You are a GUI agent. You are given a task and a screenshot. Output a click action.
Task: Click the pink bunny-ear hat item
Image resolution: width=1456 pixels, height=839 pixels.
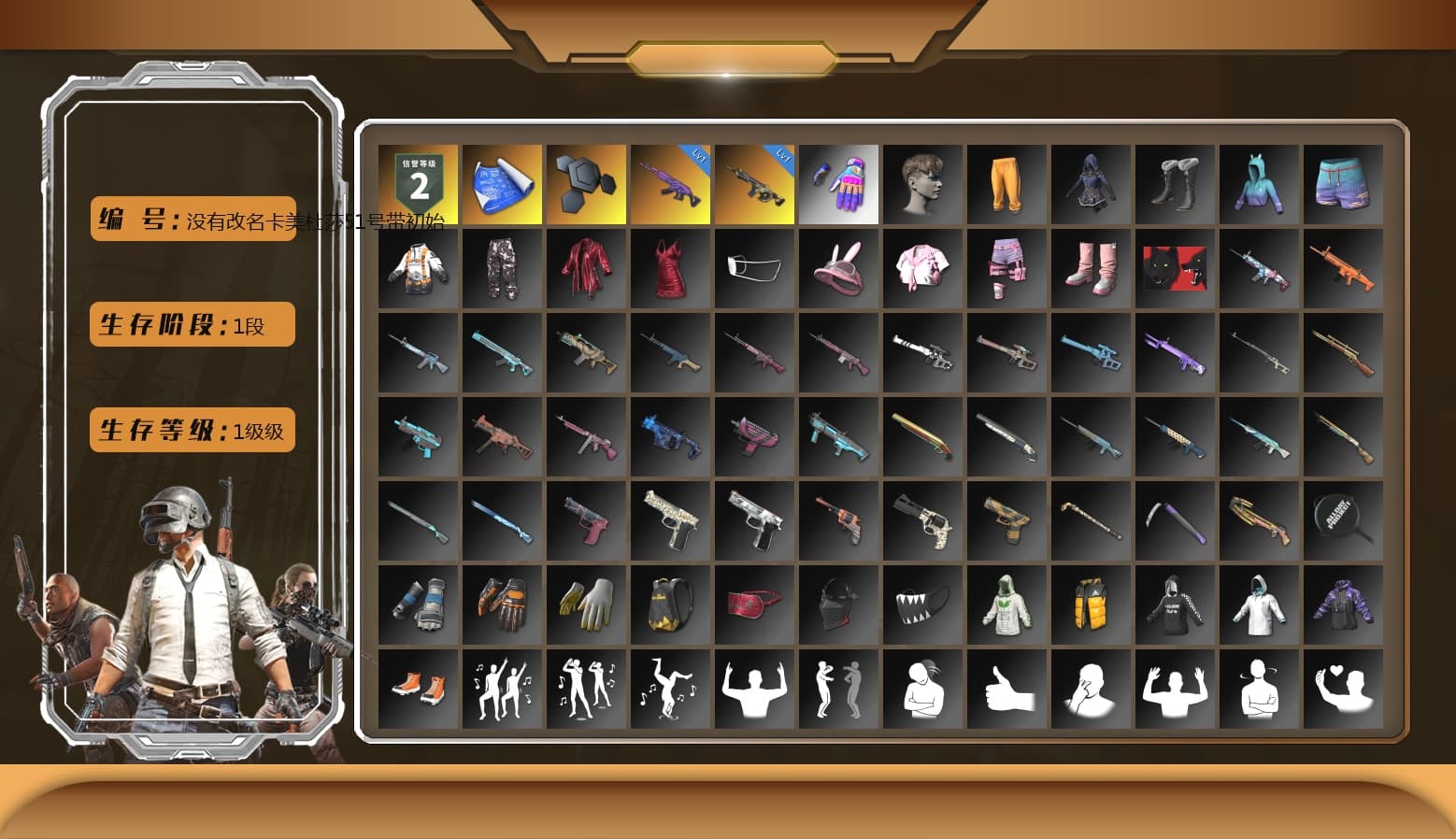pos(838,268)
